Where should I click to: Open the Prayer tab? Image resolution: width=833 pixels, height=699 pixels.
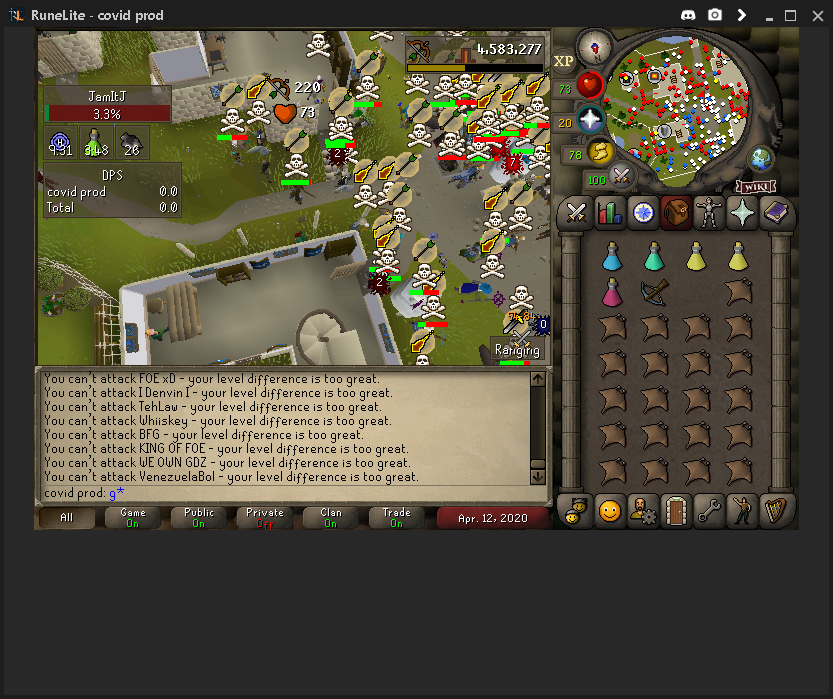[743, 212]
